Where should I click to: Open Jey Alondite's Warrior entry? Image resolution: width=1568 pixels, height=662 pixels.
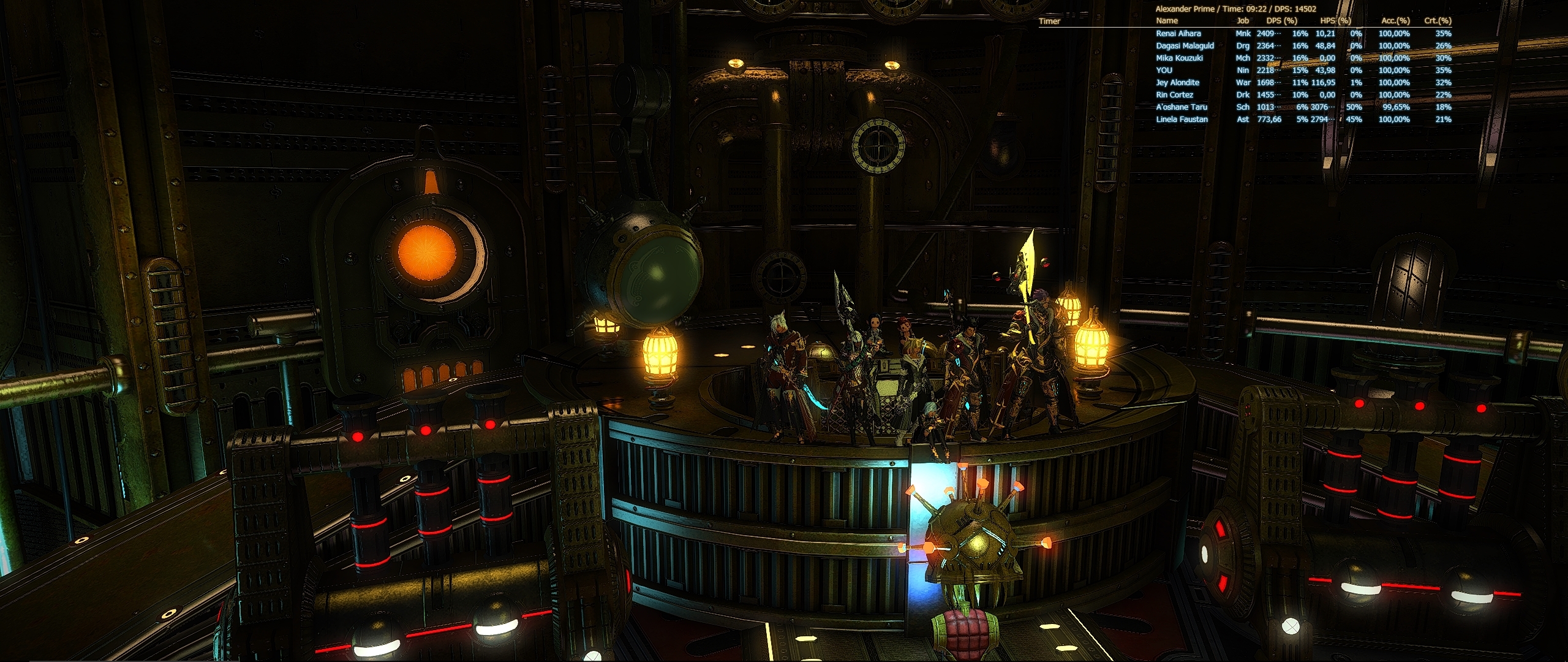click(1177, 83)
